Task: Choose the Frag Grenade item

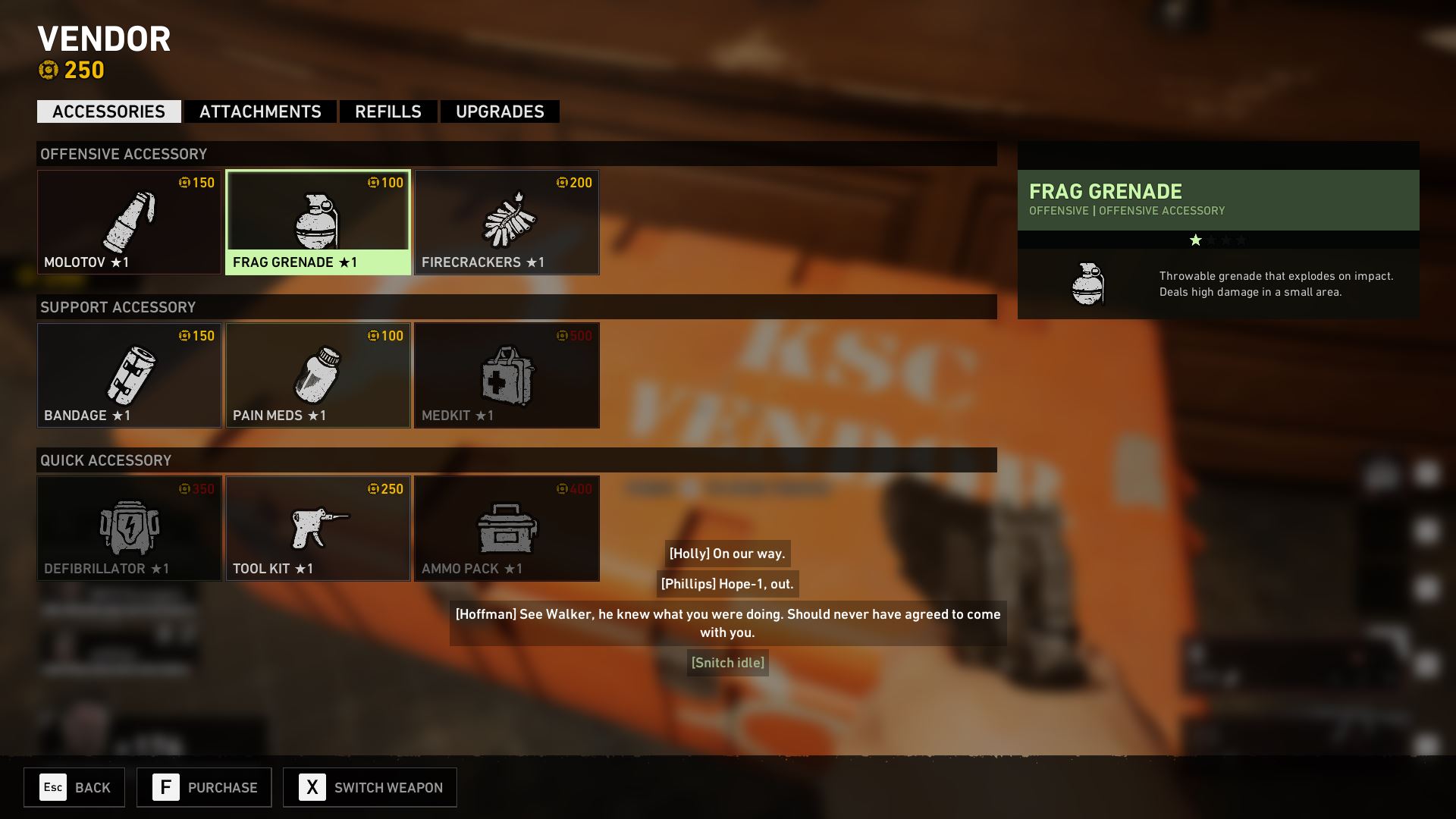Action: click(x=318, y=222)
